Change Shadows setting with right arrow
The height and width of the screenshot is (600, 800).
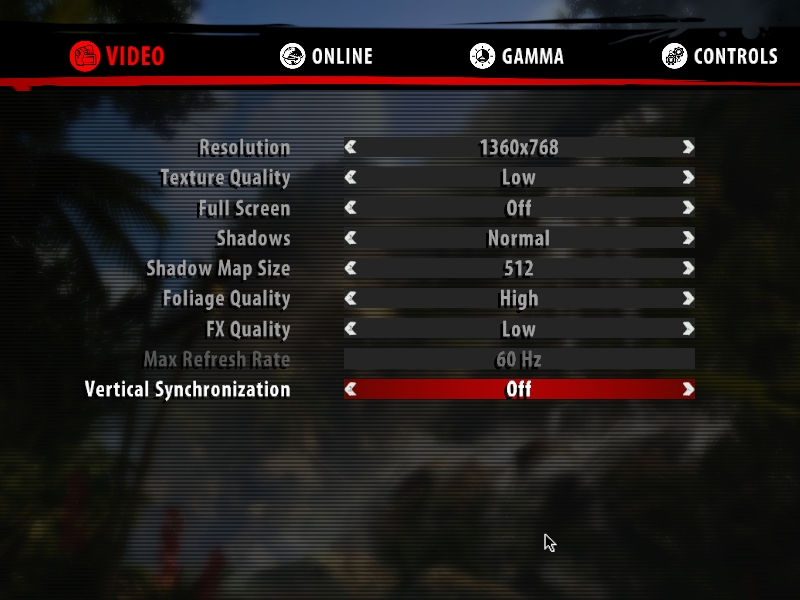pyautogui.click(x=688, y=239)
